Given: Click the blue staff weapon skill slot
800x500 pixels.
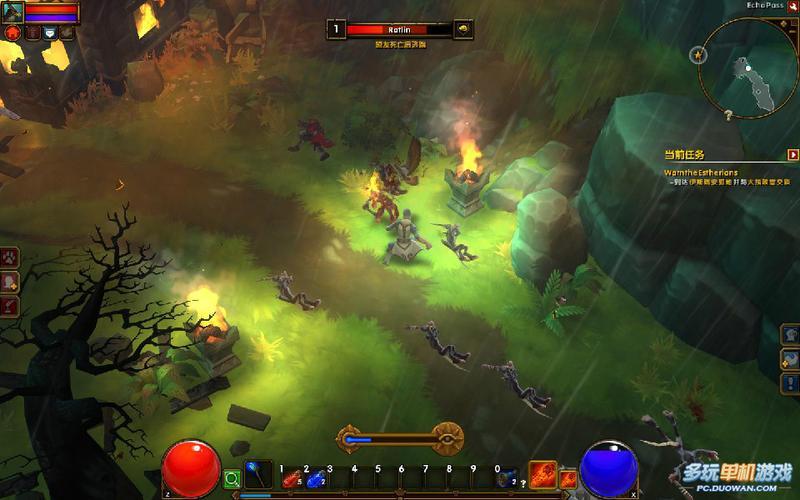Looking at the screenshot, I should pyautogui.click(x=258, y=474).
